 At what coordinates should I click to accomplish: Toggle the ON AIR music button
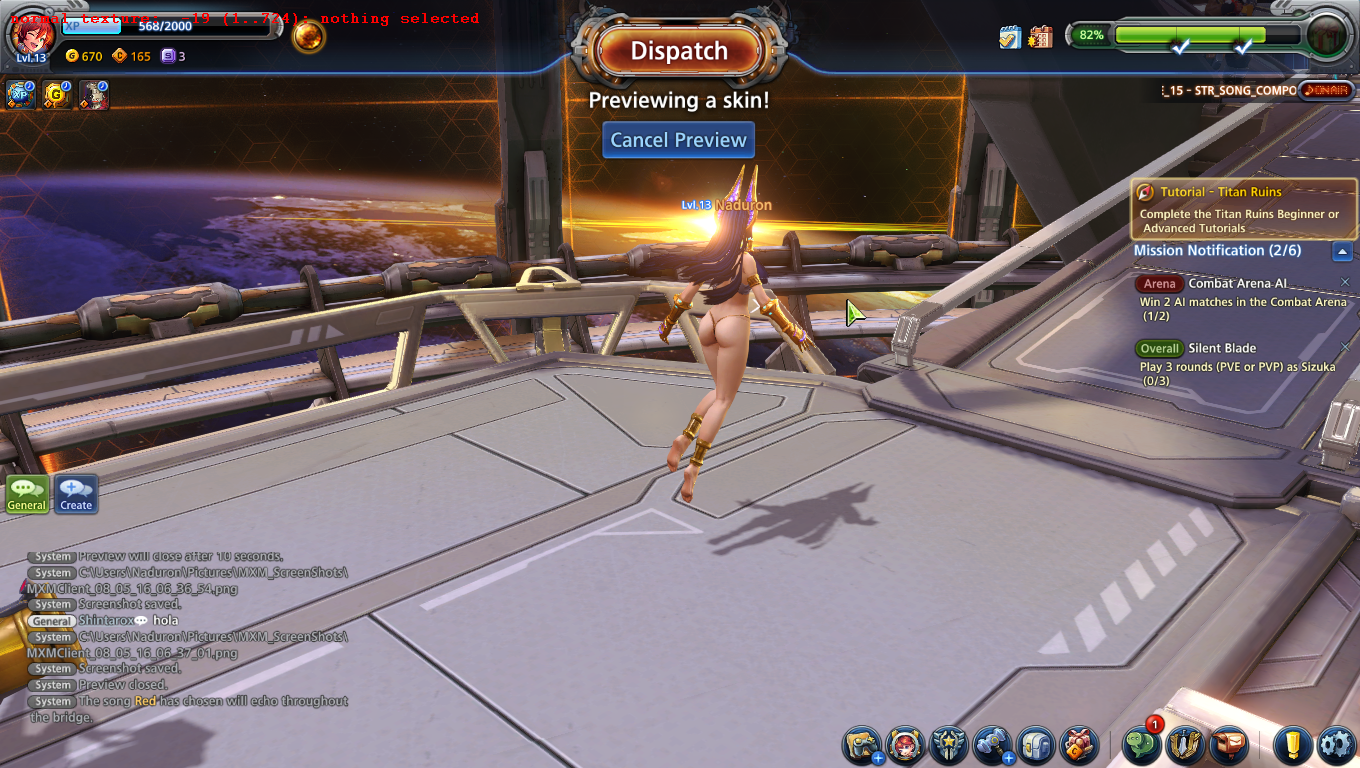[1325, 90]
